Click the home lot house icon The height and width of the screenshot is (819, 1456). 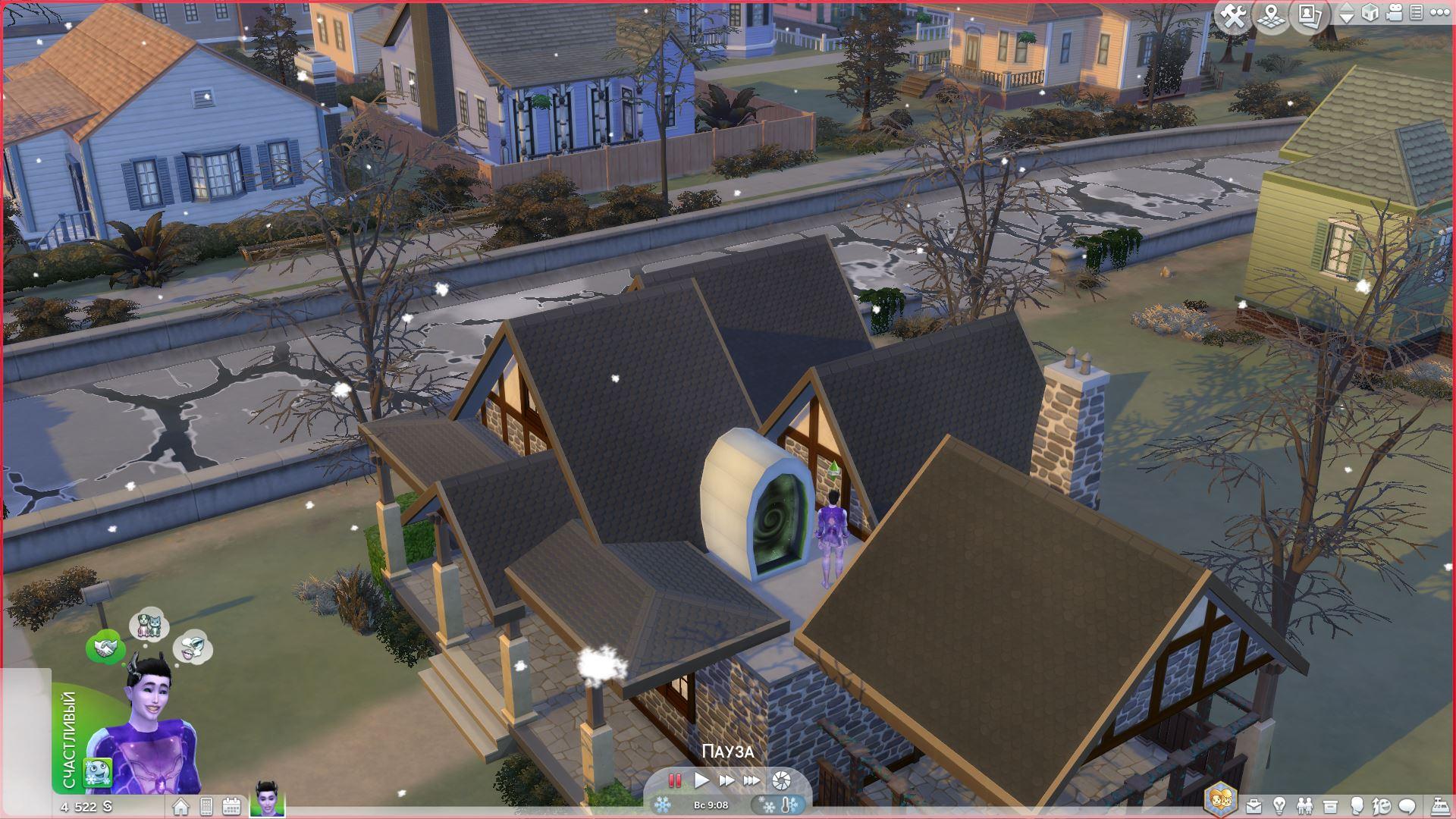180,806
